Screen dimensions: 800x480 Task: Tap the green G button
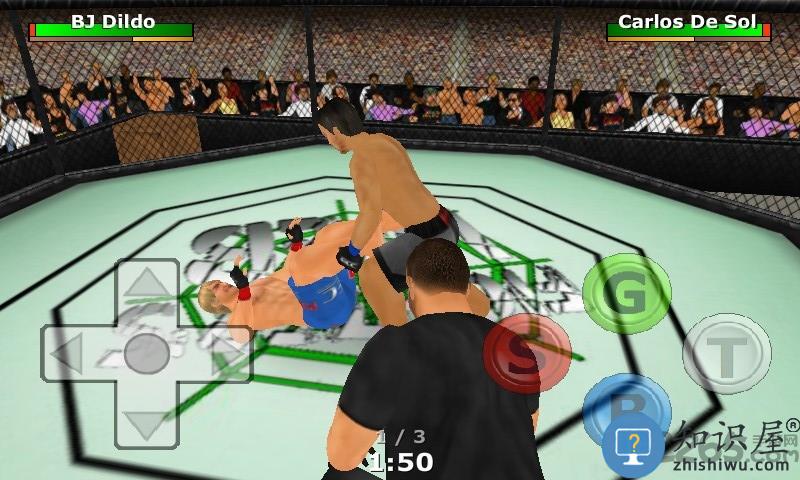pyautogui.click(x=627, y=294)
